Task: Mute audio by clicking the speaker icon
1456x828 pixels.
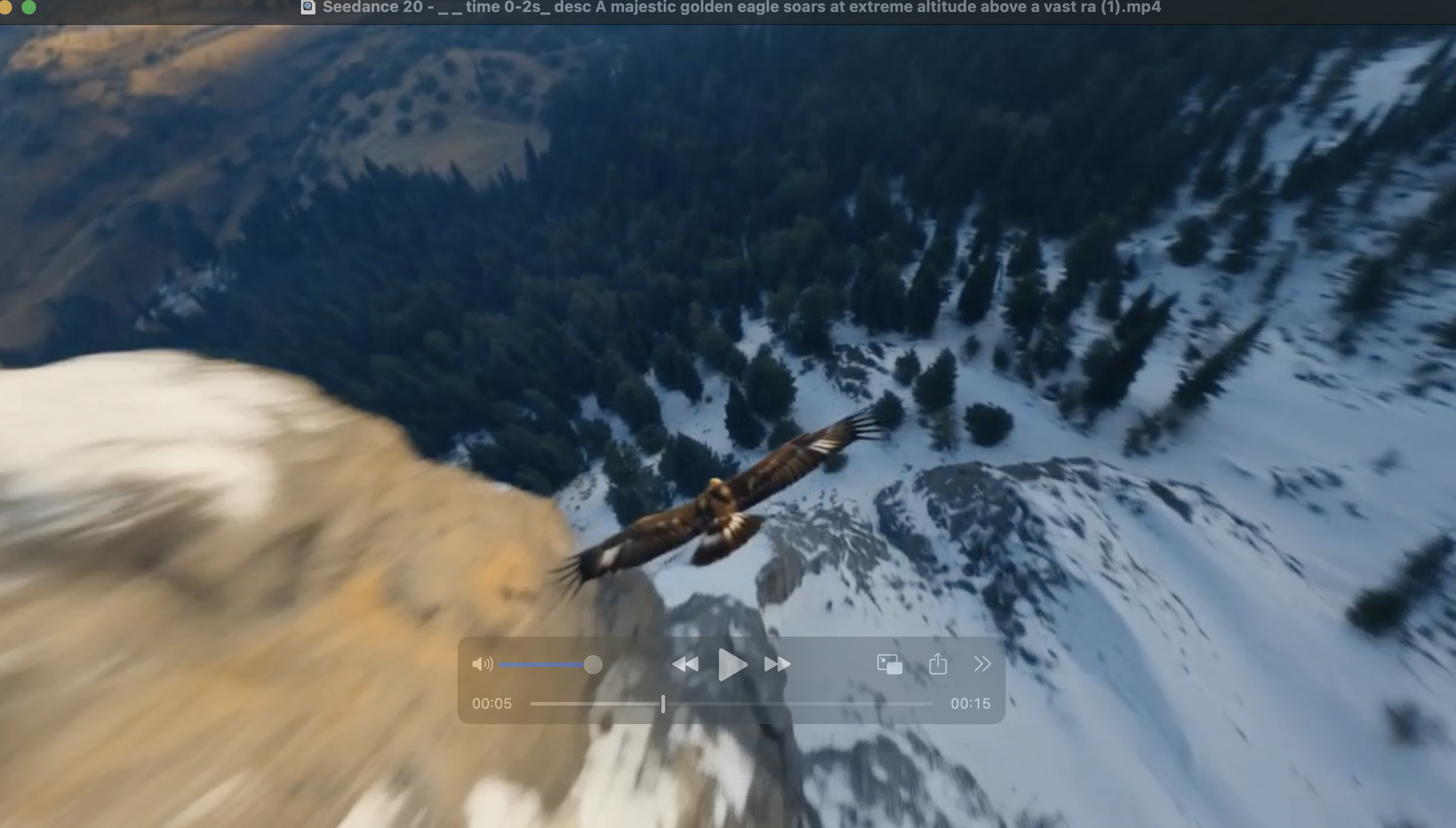Action: (x=483, y=664)
